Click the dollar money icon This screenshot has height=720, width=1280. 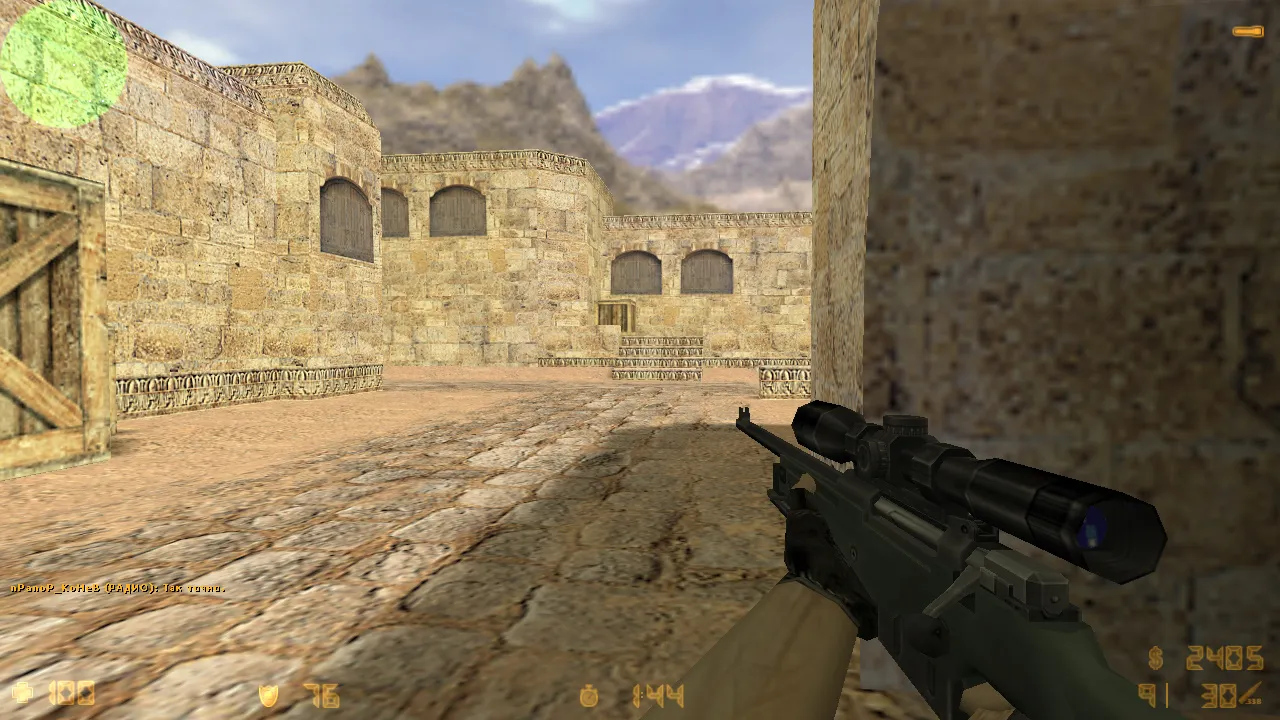pos(1157,659)
